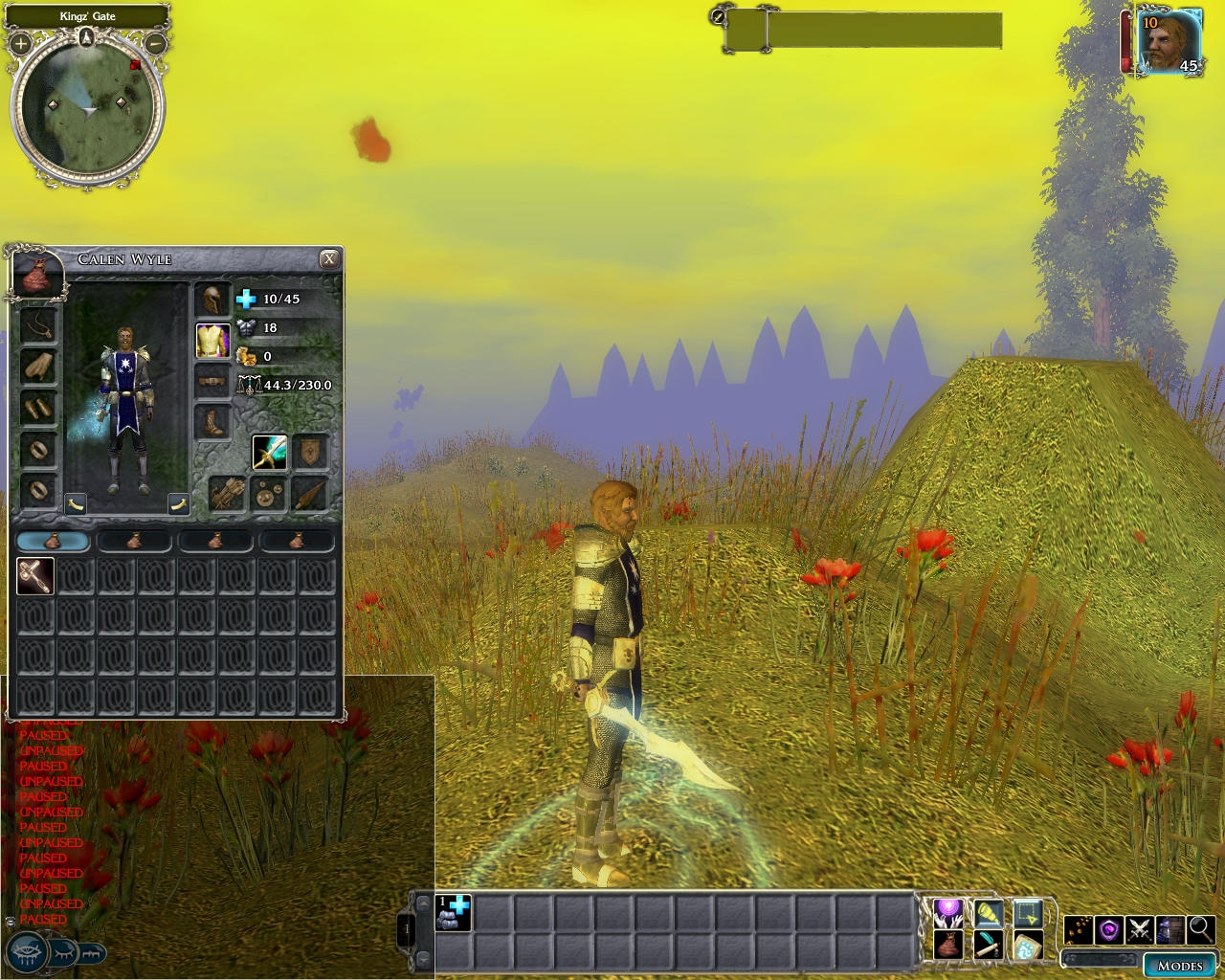This screenshot has height=980, width=1225.
Task: Click the boots equipment slot
Action: (x=212, y=421)
